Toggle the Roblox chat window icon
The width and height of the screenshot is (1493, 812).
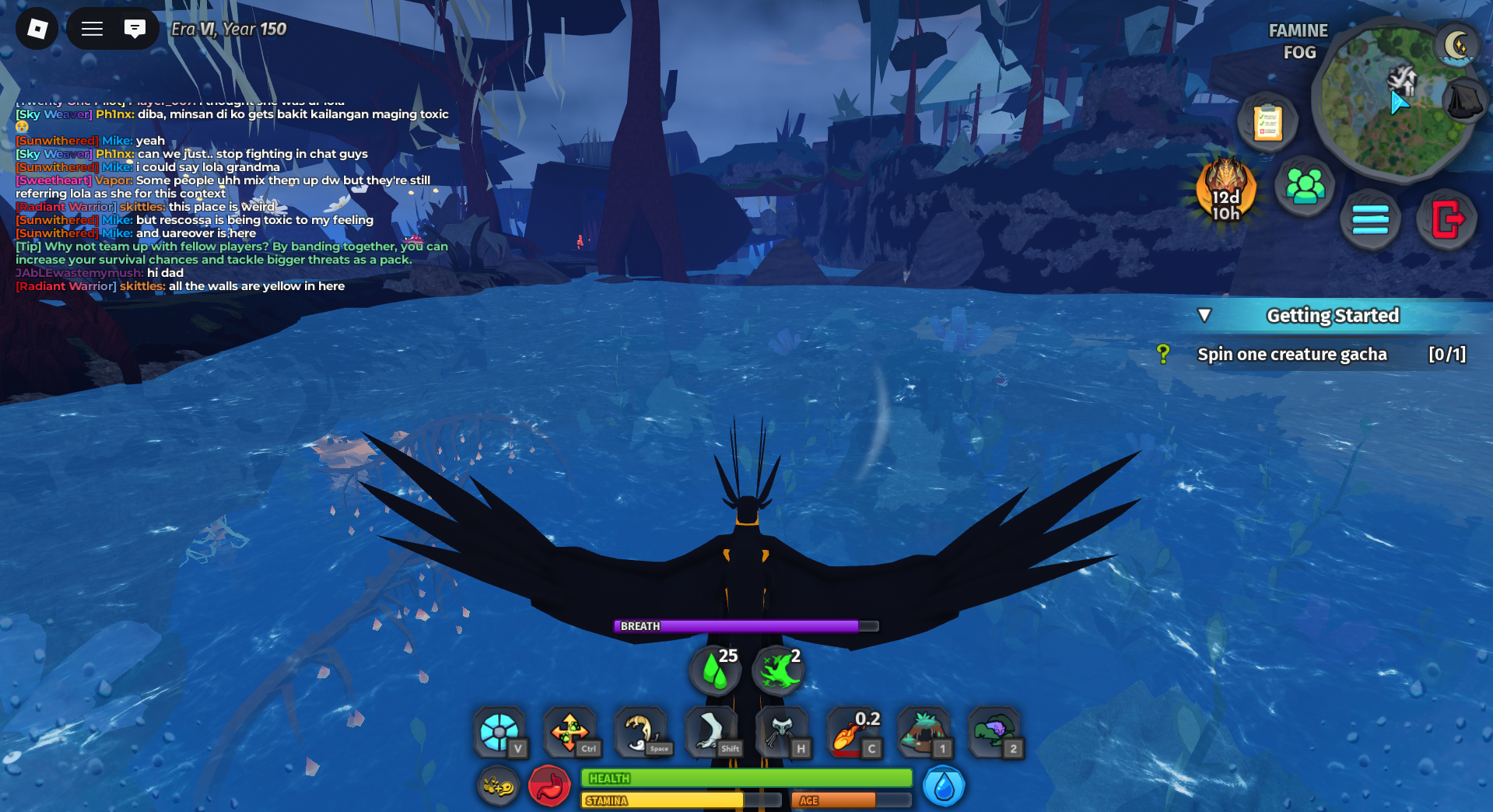pos(135,29)
